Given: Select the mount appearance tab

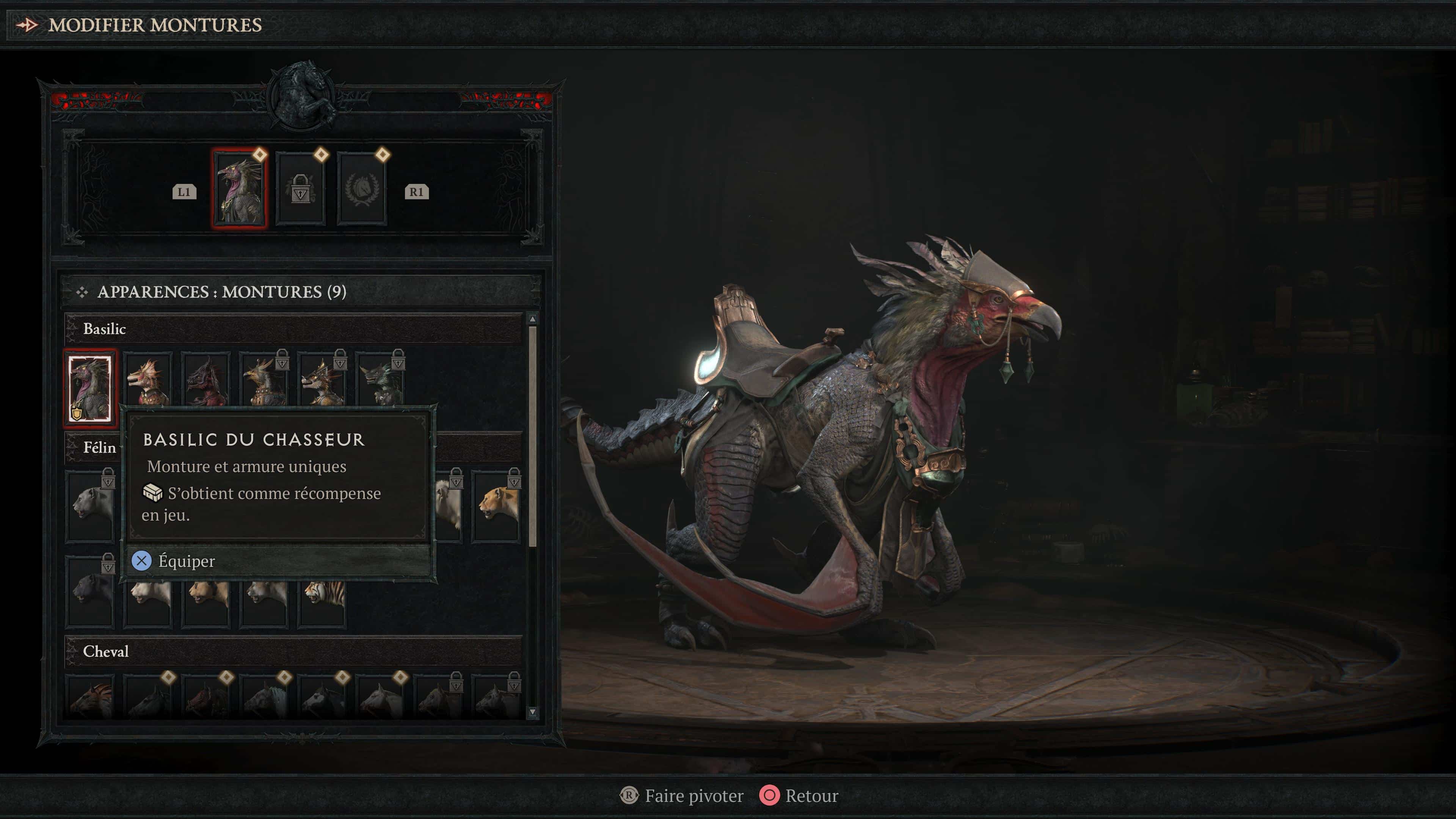Looking at the screenshot, I should [x=240, y=188].
